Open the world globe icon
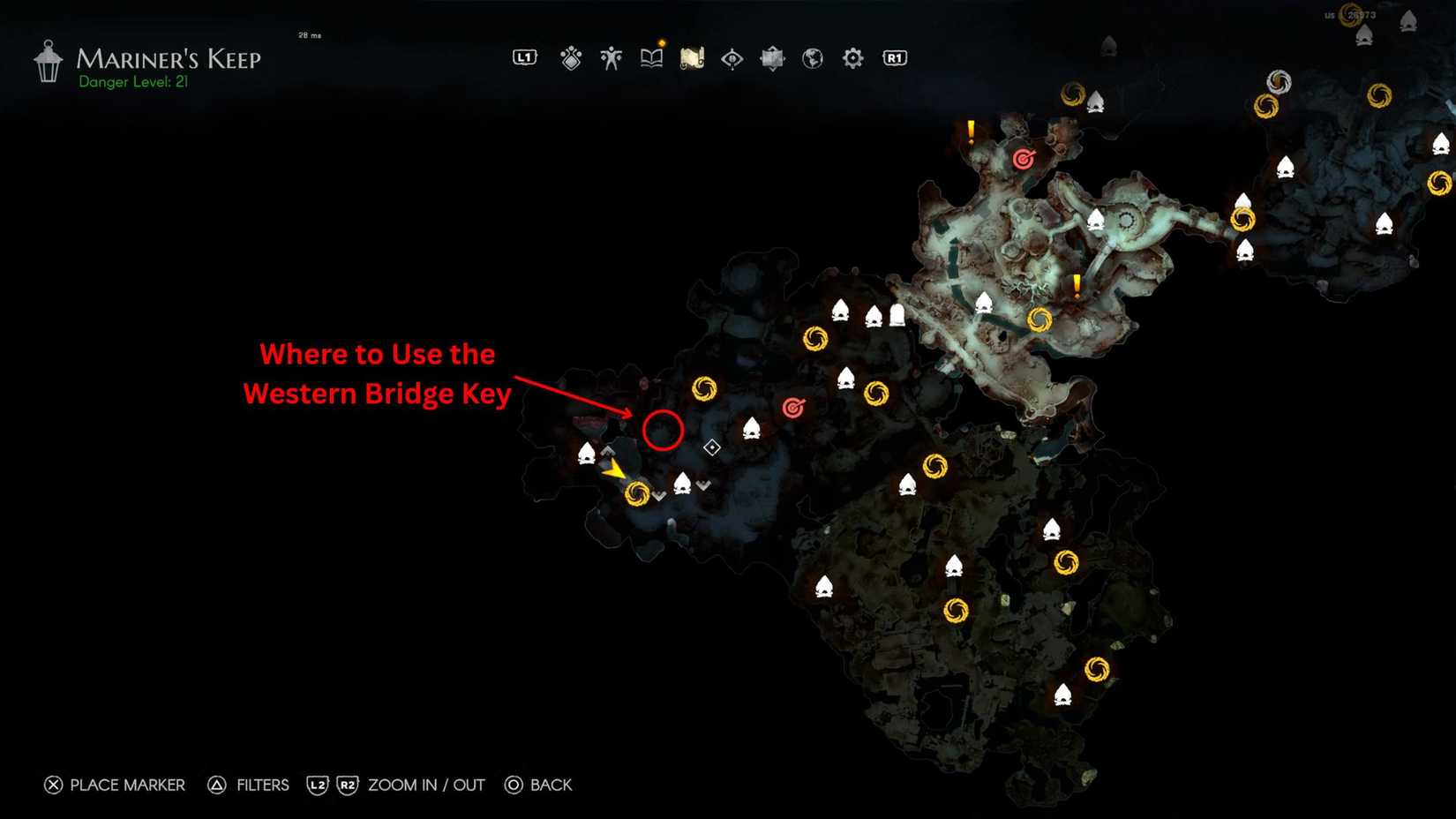1456x819 pixels. 812,57
